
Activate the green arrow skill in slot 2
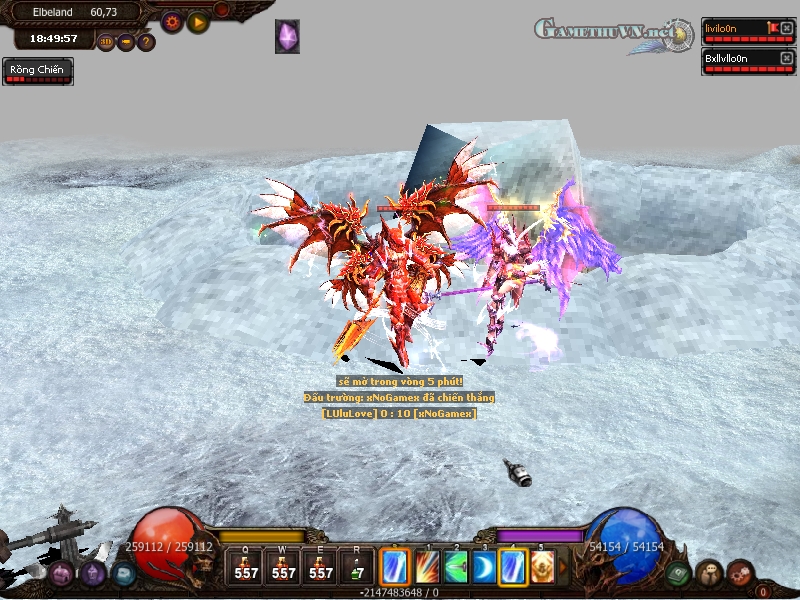(x=457, y=566)
